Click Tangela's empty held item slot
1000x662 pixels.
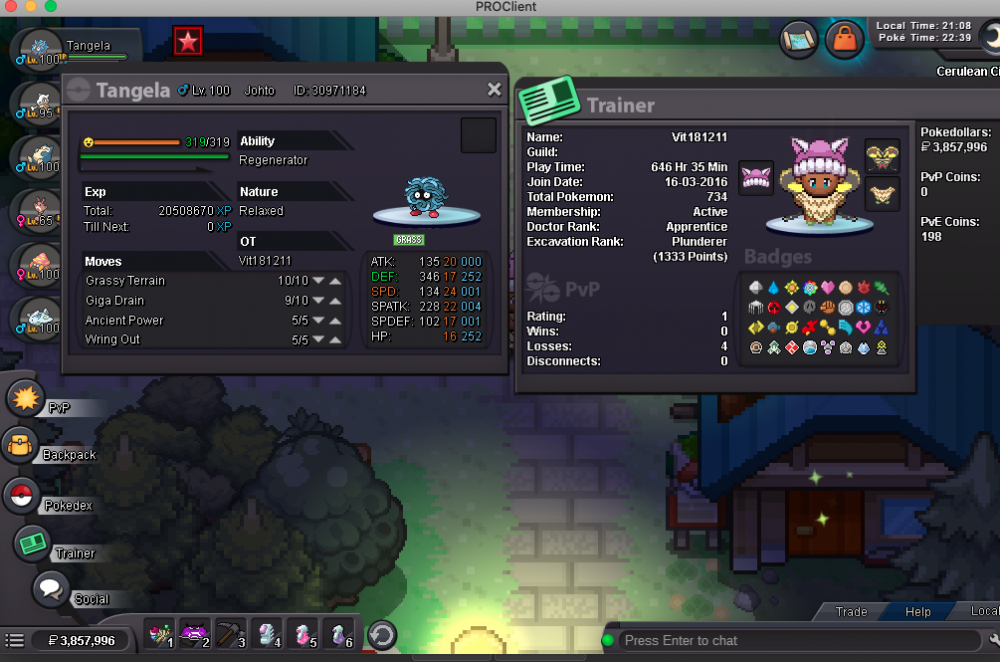point(478,136)
